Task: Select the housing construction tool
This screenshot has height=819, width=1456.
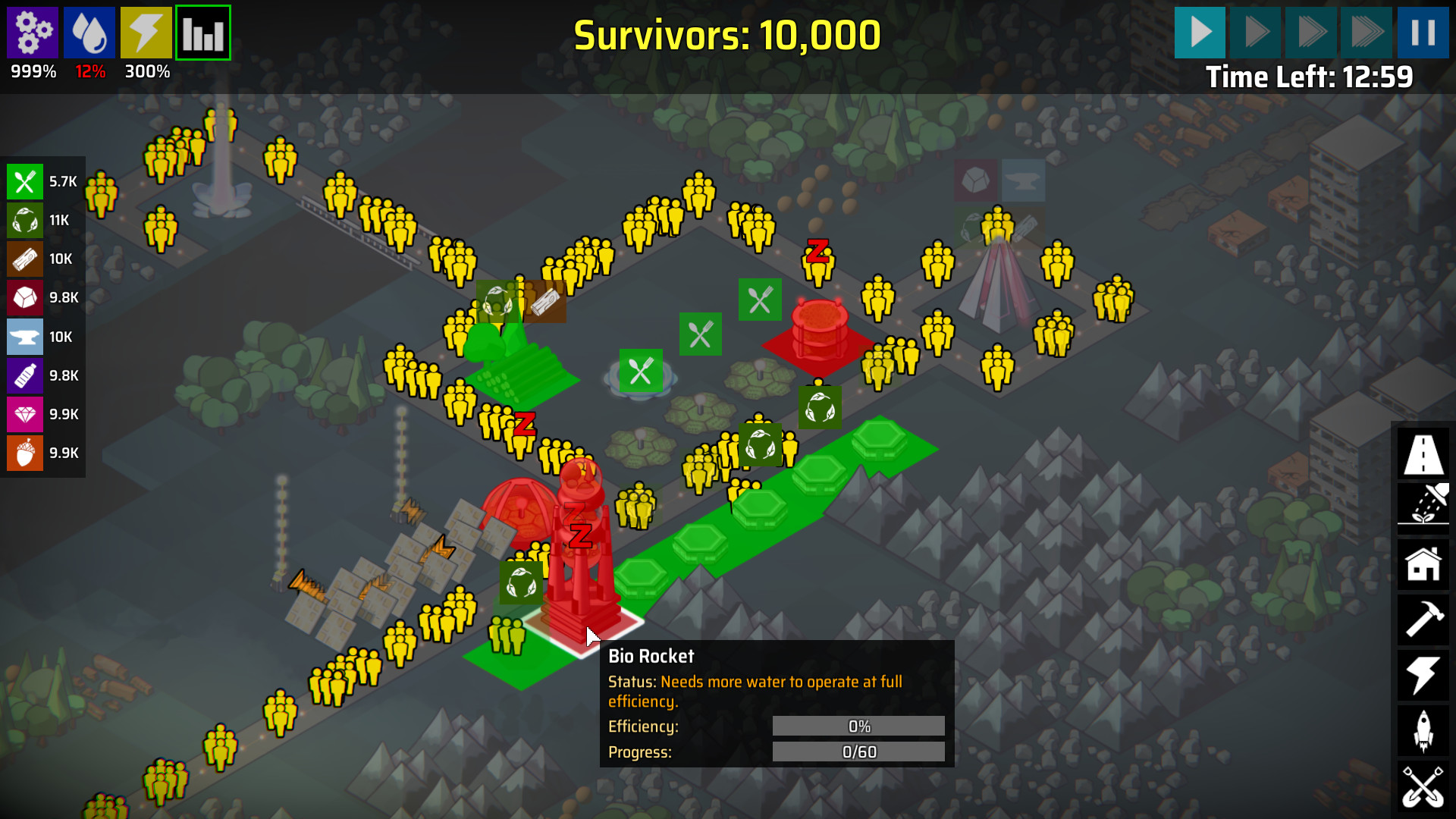Action: (x=1423, y=565)
